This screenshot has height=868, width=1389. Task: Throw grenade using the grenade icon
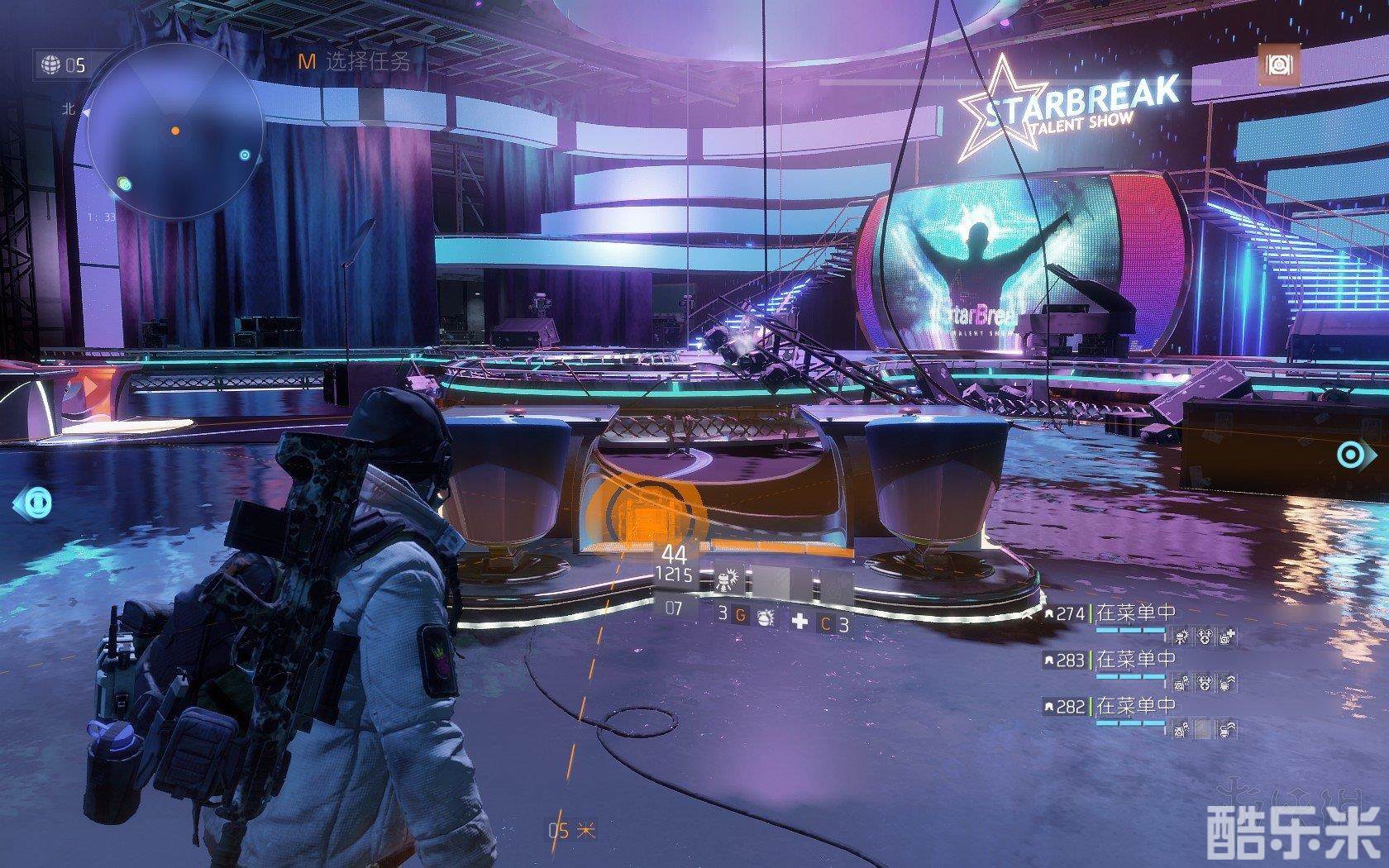pos(765,617)
